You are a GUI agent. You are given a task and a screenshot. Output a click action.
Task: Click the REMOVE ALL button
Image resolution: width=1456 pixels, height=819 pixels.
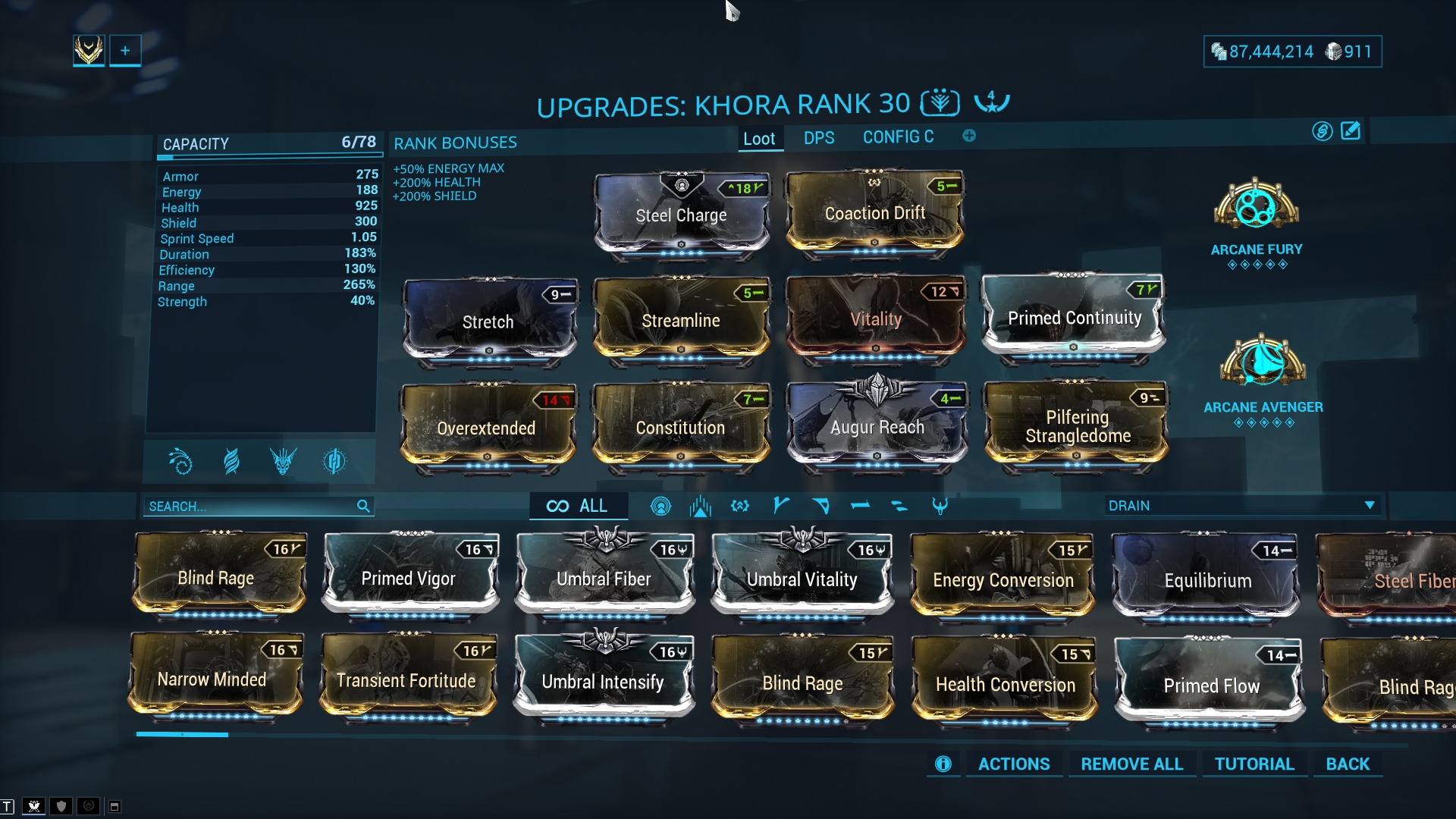pos(1131,764)
